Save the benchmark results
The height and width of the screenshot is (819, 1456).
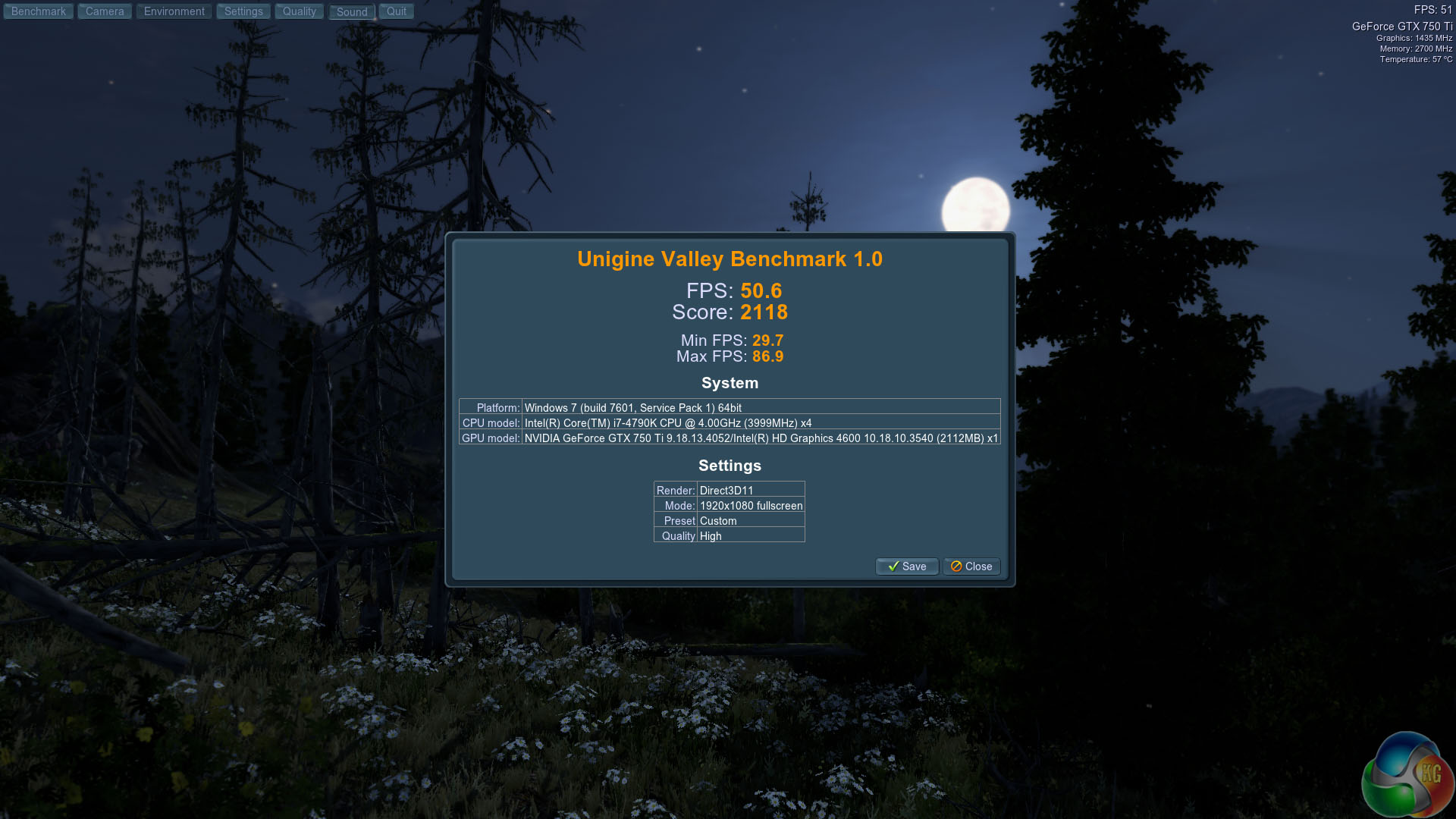coord(907,566)
